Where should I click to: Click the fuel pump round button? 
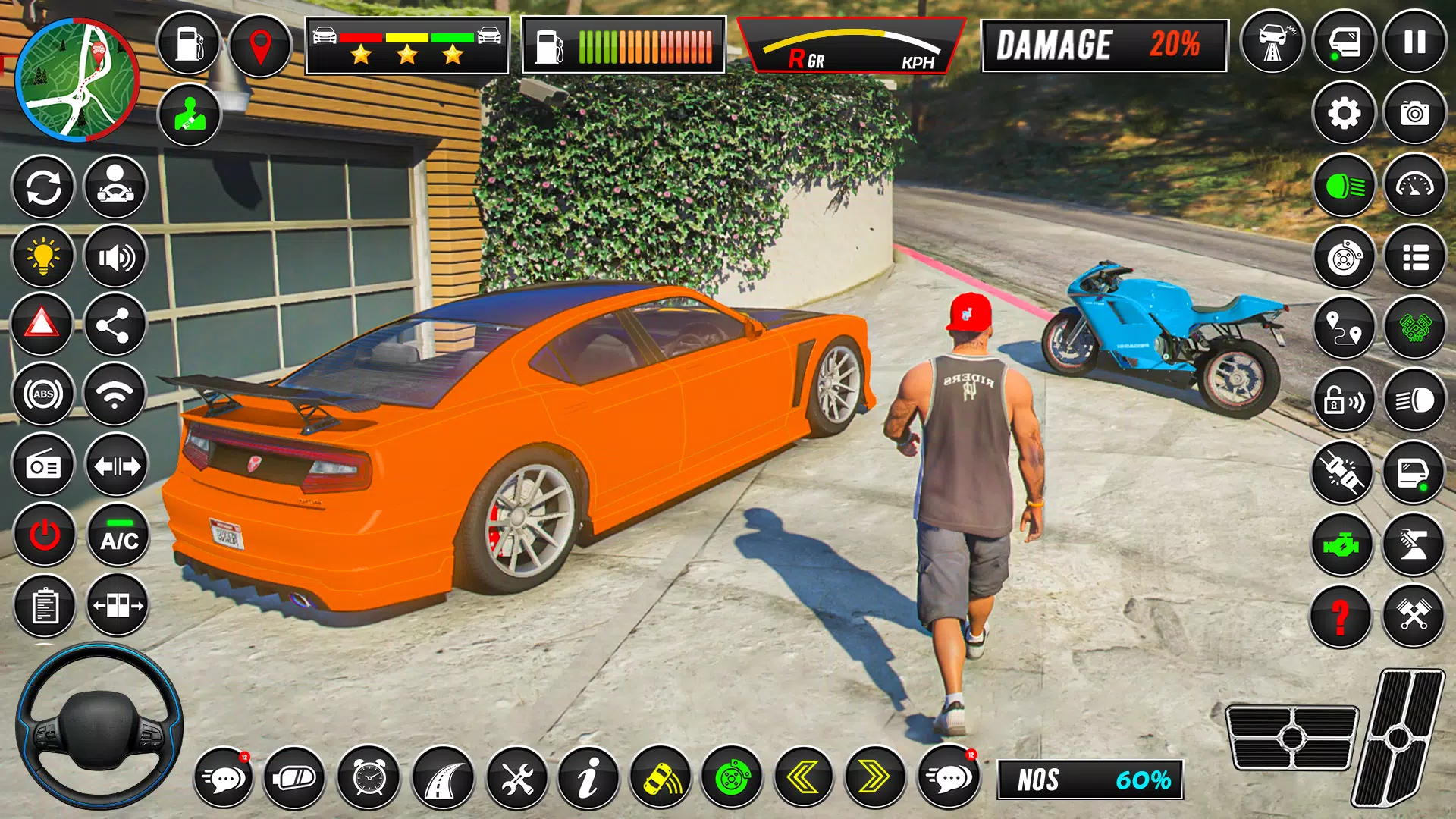[189, 43]
